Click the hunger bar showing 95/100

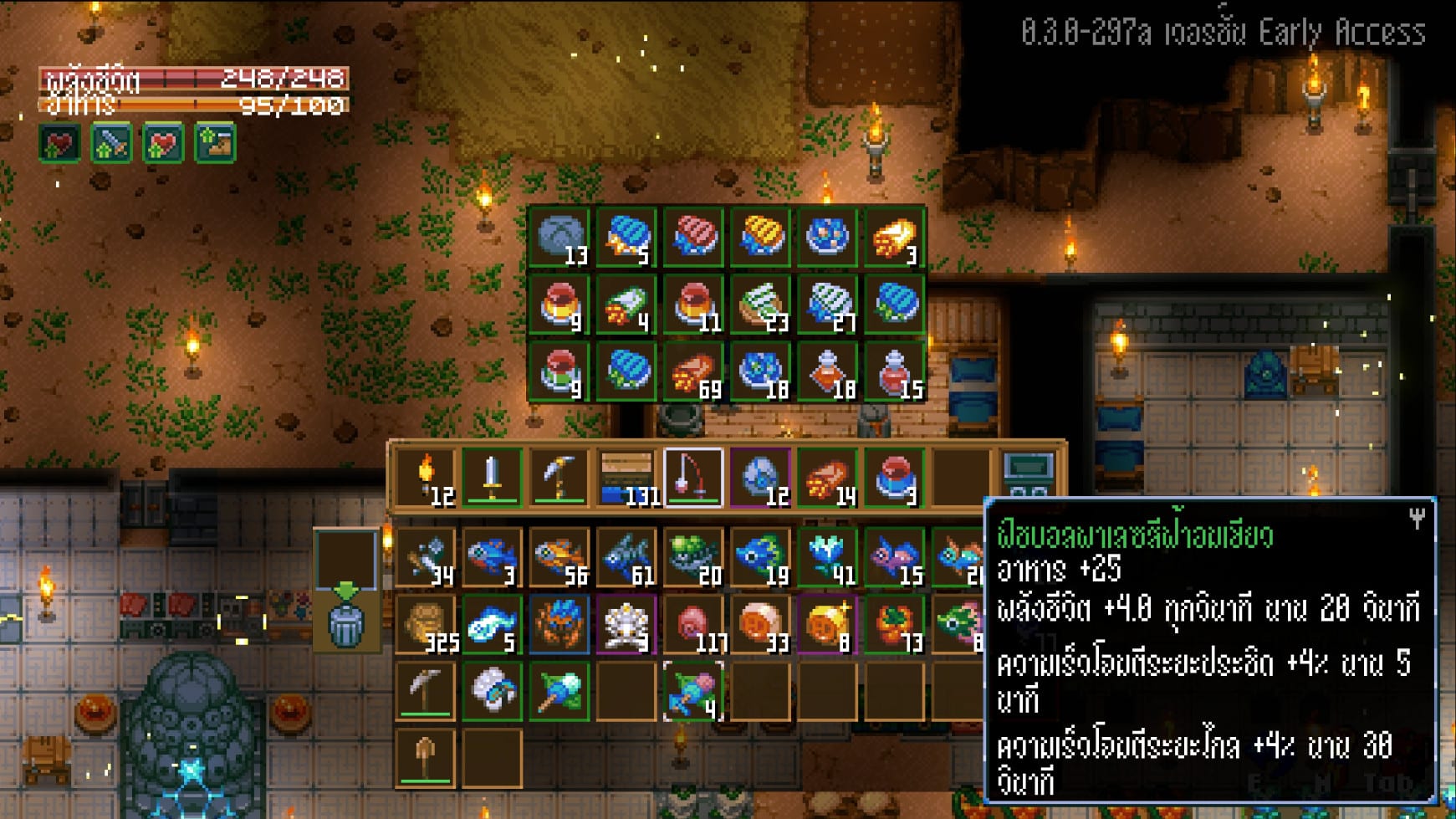point(192,105)
